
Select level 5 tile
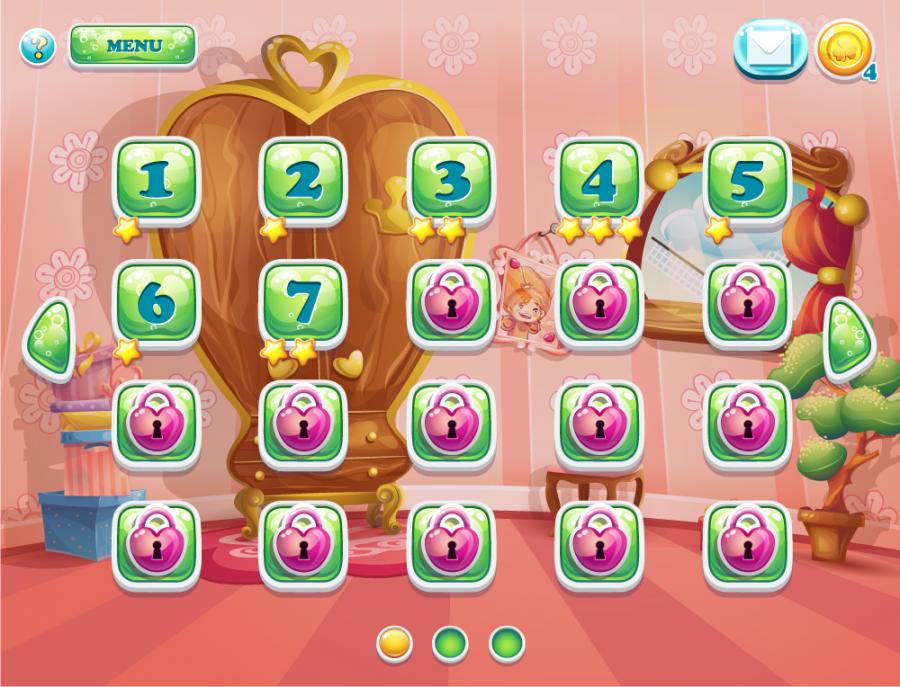[x=747, y=181]
